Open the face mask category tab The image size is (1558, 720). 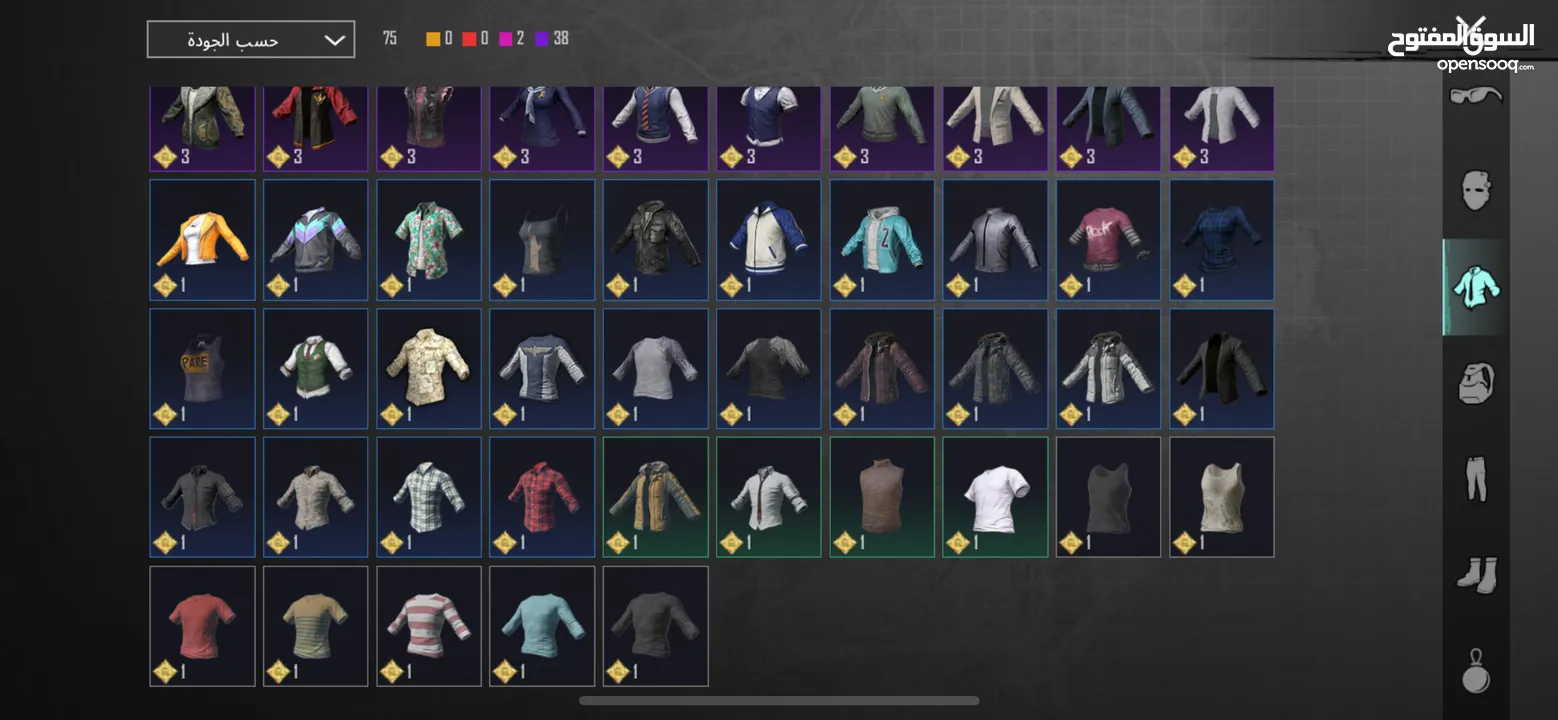(x=1476, y=189)
